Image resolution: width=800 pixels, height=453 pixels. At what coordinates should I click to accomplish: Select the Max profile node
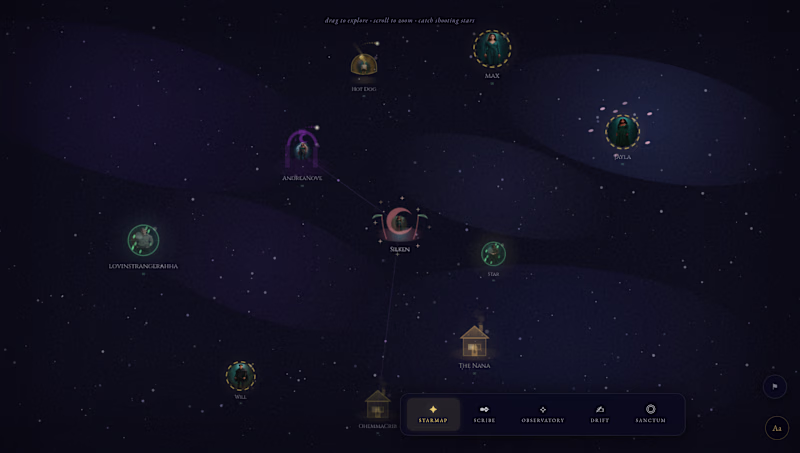click(x=492, y=48)
